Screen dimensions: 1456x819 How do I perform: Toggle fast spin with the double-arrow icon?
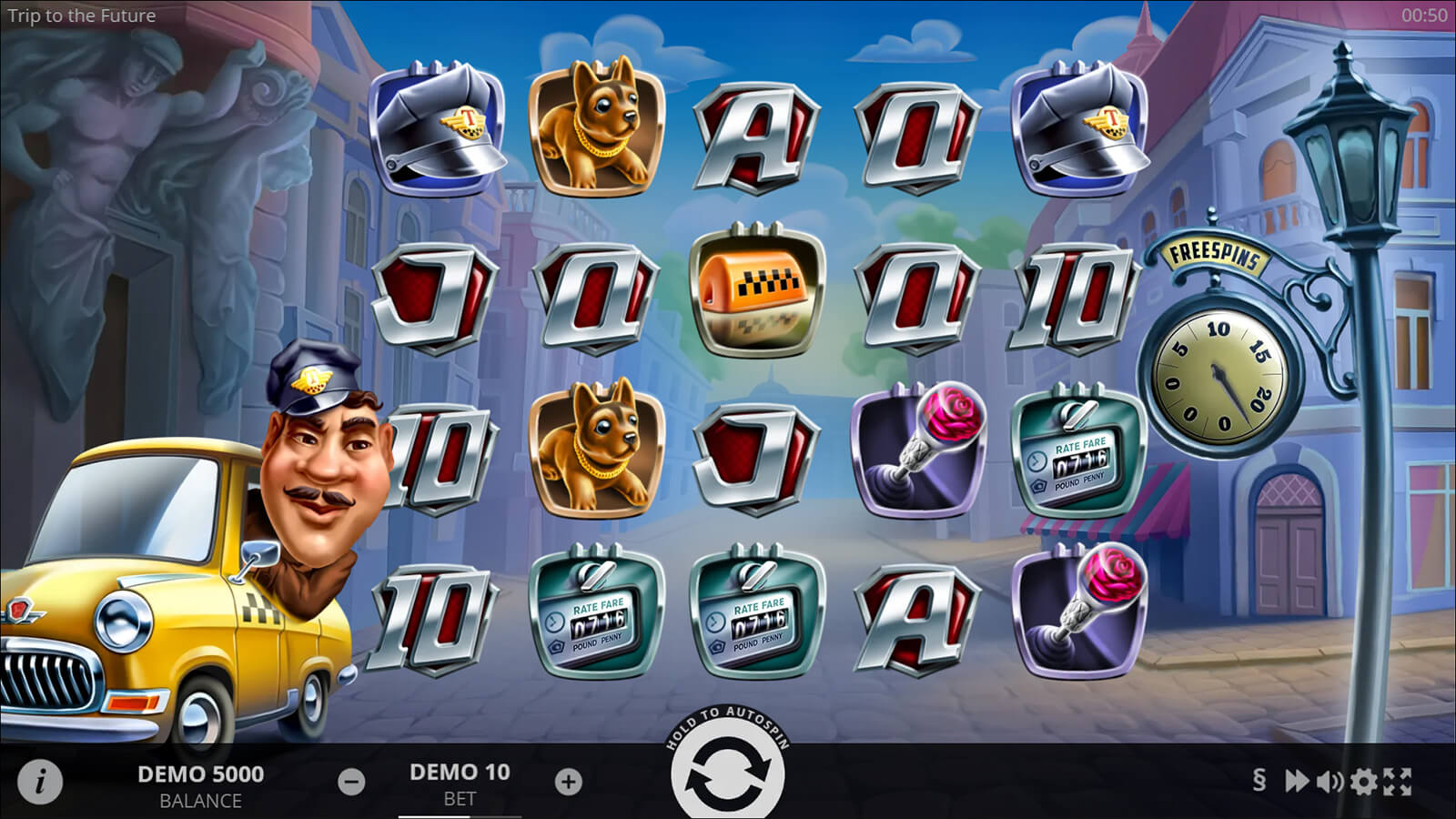pos(1296,781)
